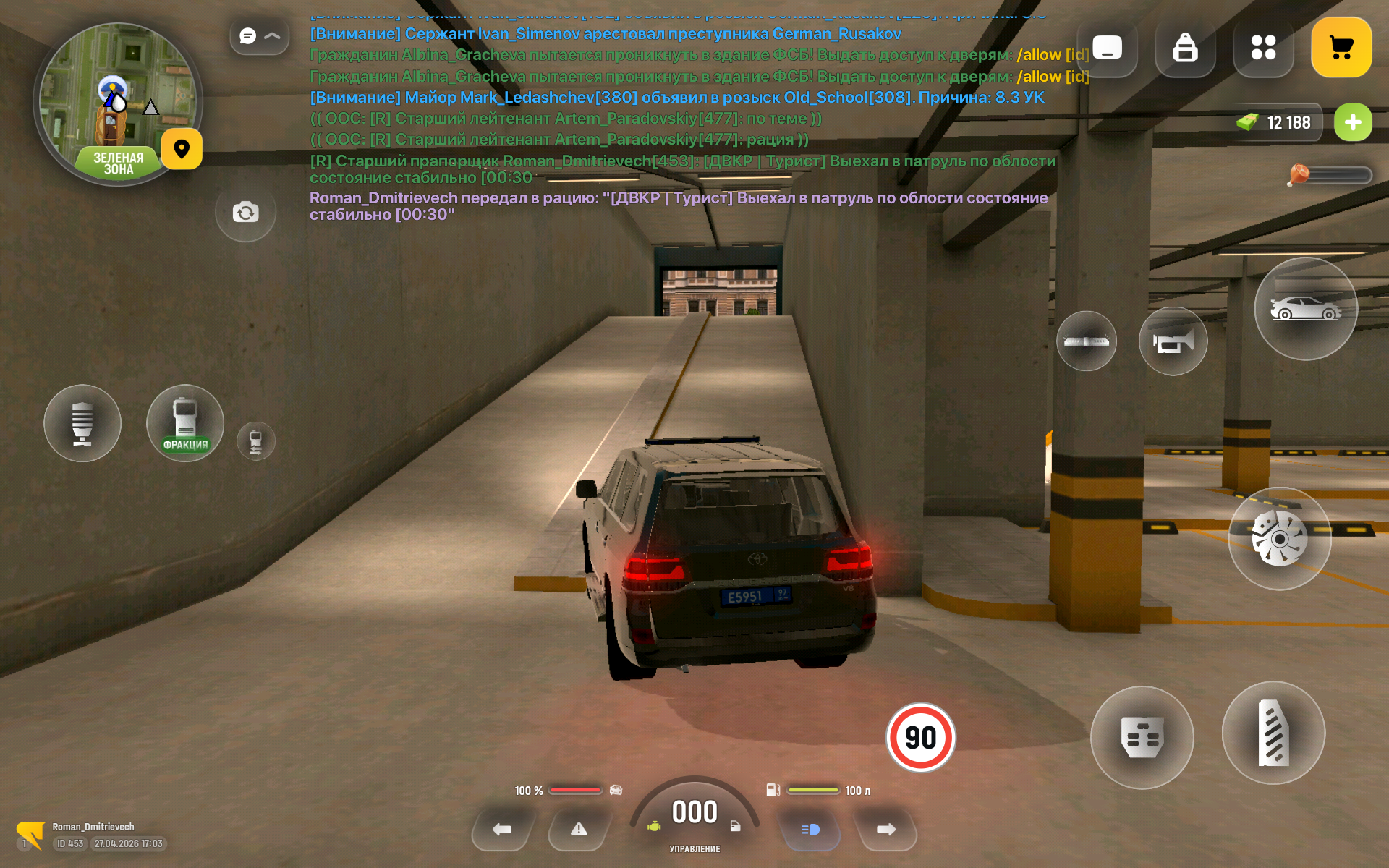Tap the small radio transfer icon
The image size is (1389, 868).
256,441
